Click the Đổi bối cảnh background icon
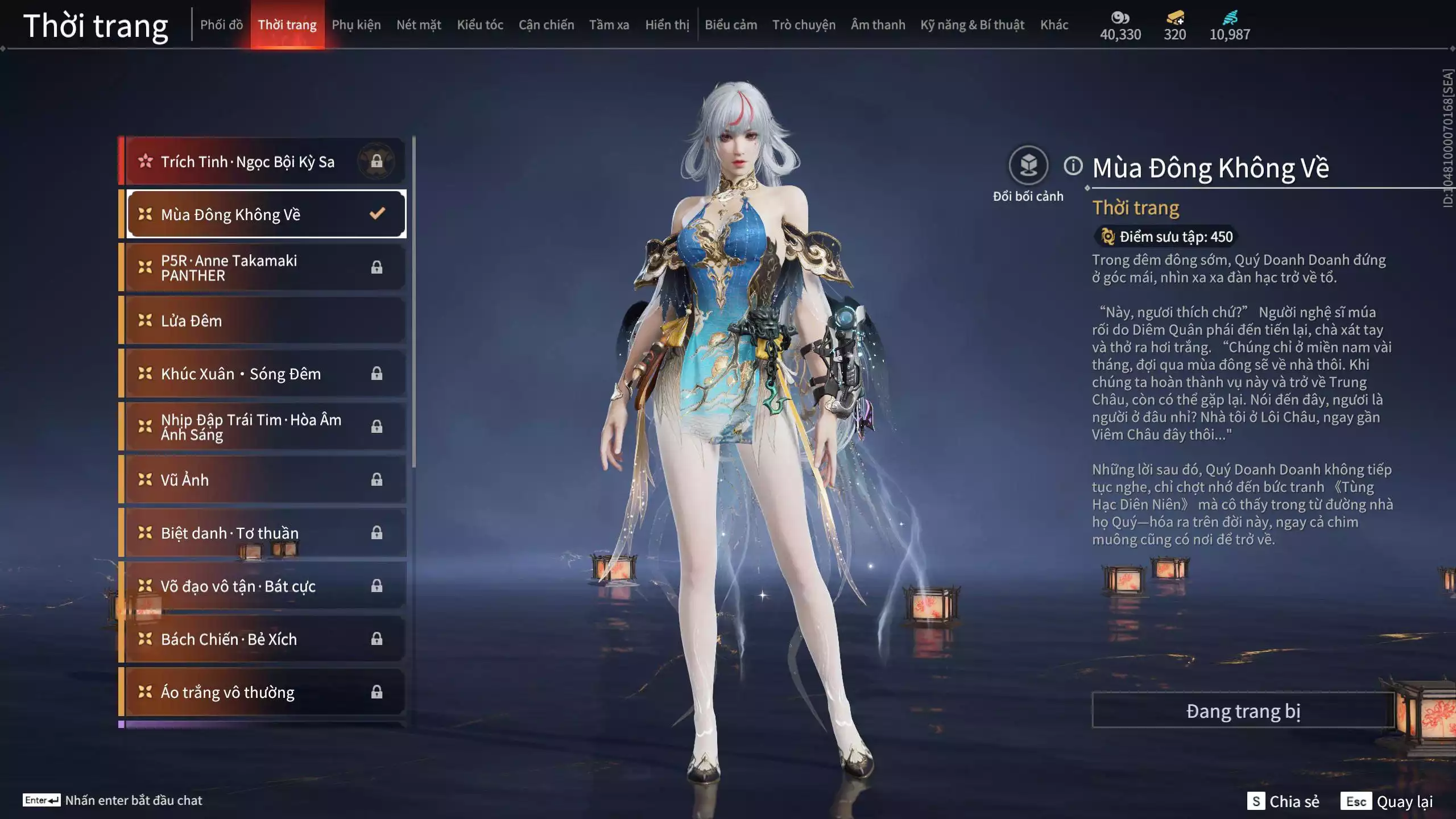The width and height of the screenshot is (1456, 819). tap(1028, 166)
